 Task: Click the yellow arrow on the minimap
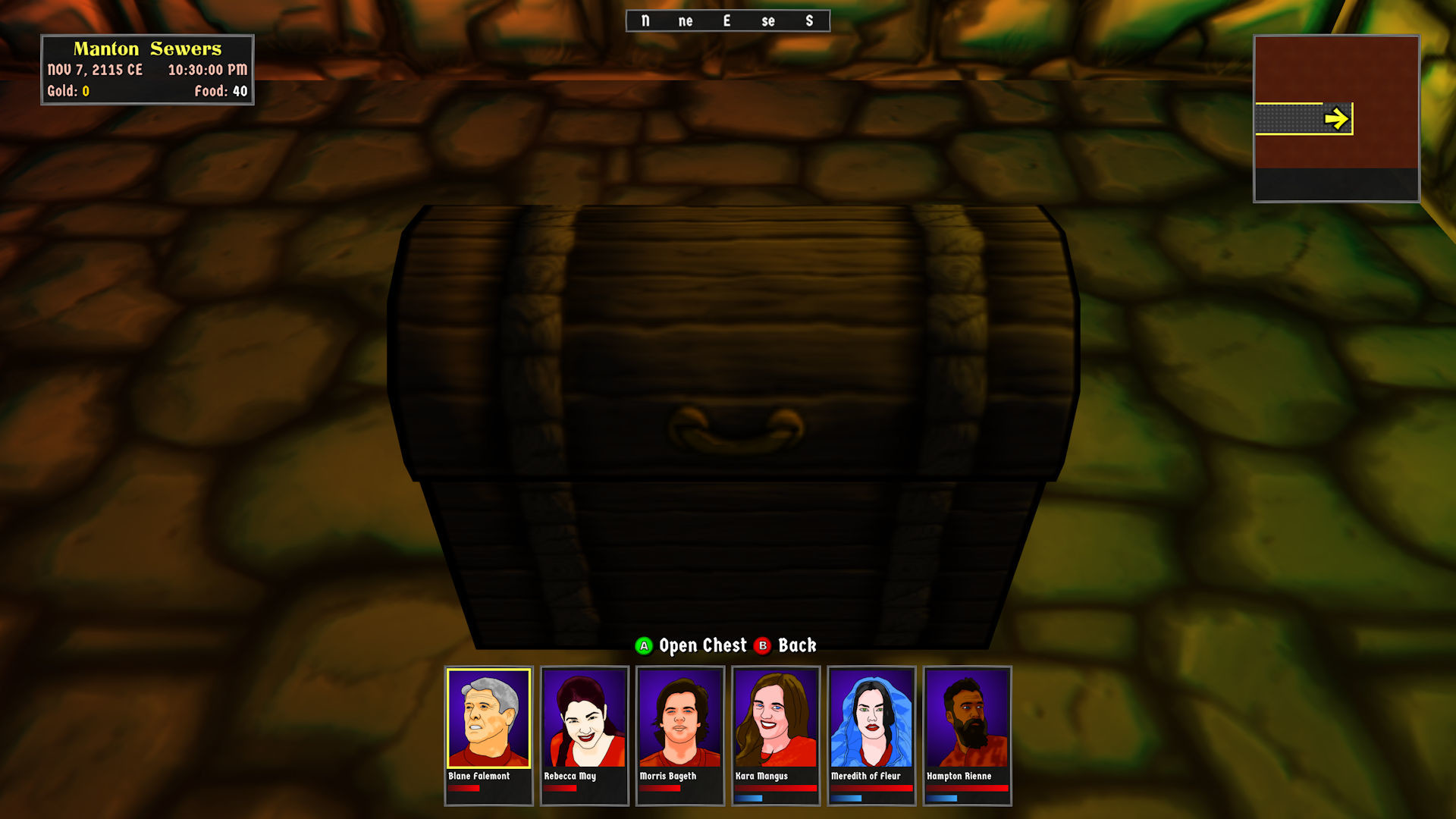coord(1336,118)
